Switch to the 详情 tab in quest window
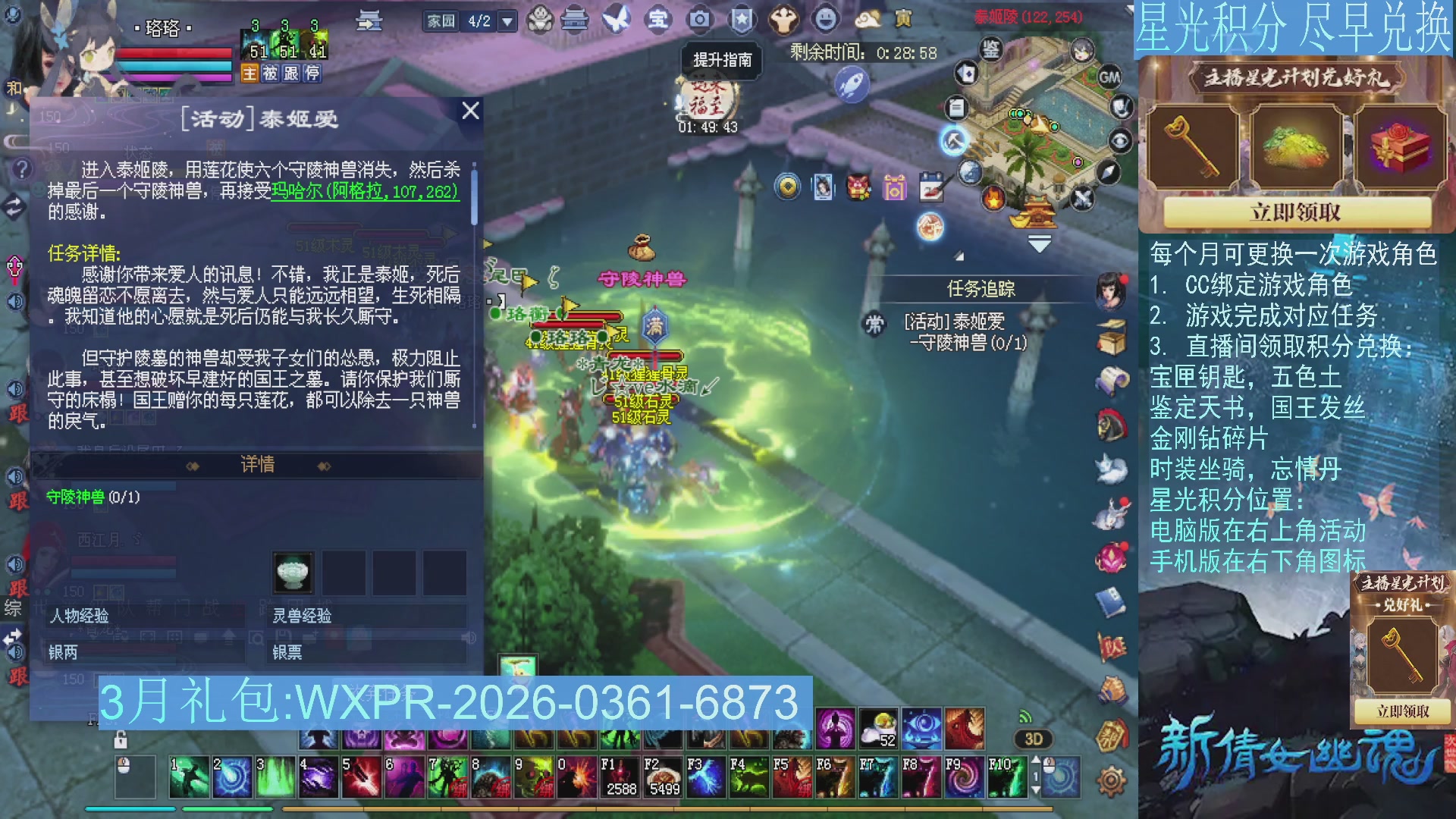 258,464
